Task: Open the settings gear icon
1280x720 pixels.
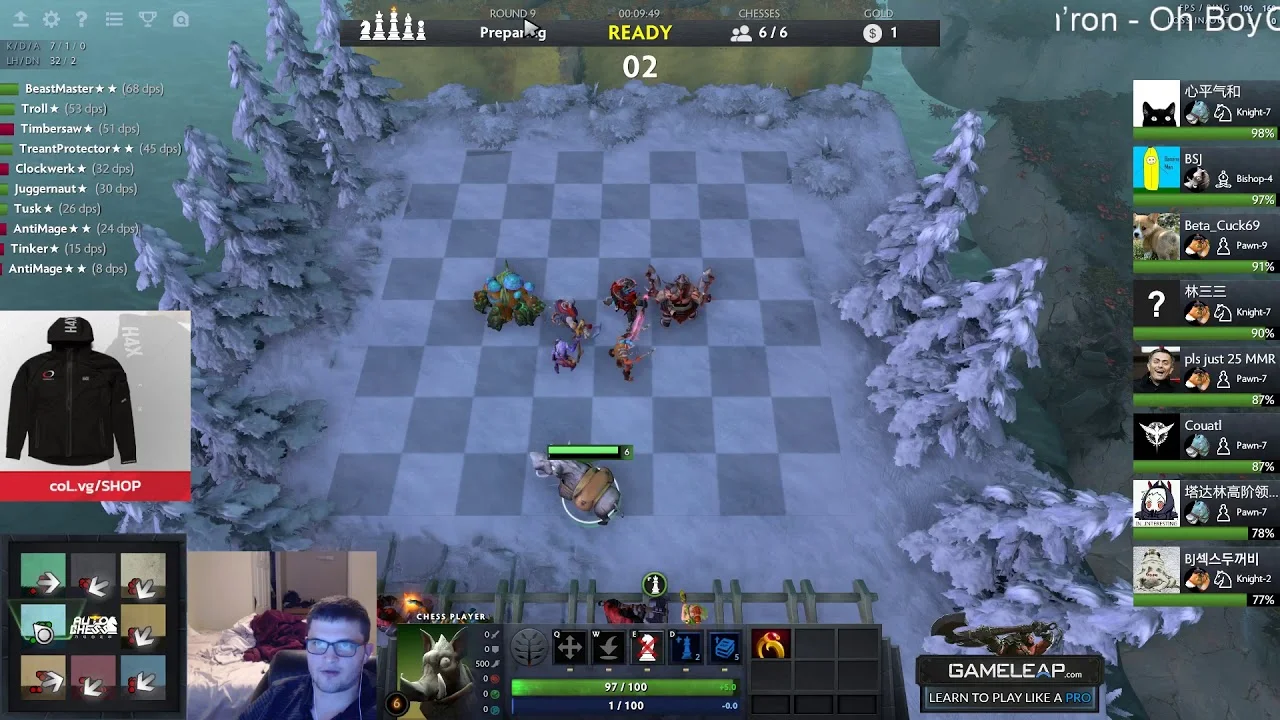Action: (x=53, y=19)
